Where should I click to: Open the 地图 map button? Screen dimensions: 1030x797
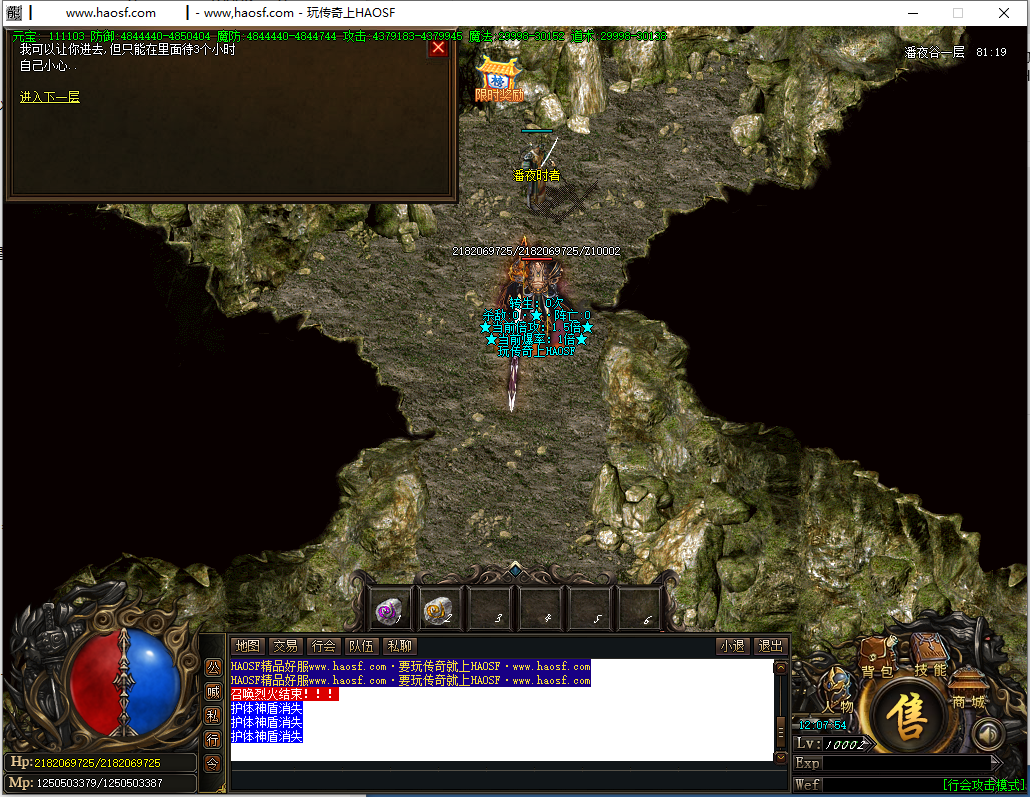(247, 646)
